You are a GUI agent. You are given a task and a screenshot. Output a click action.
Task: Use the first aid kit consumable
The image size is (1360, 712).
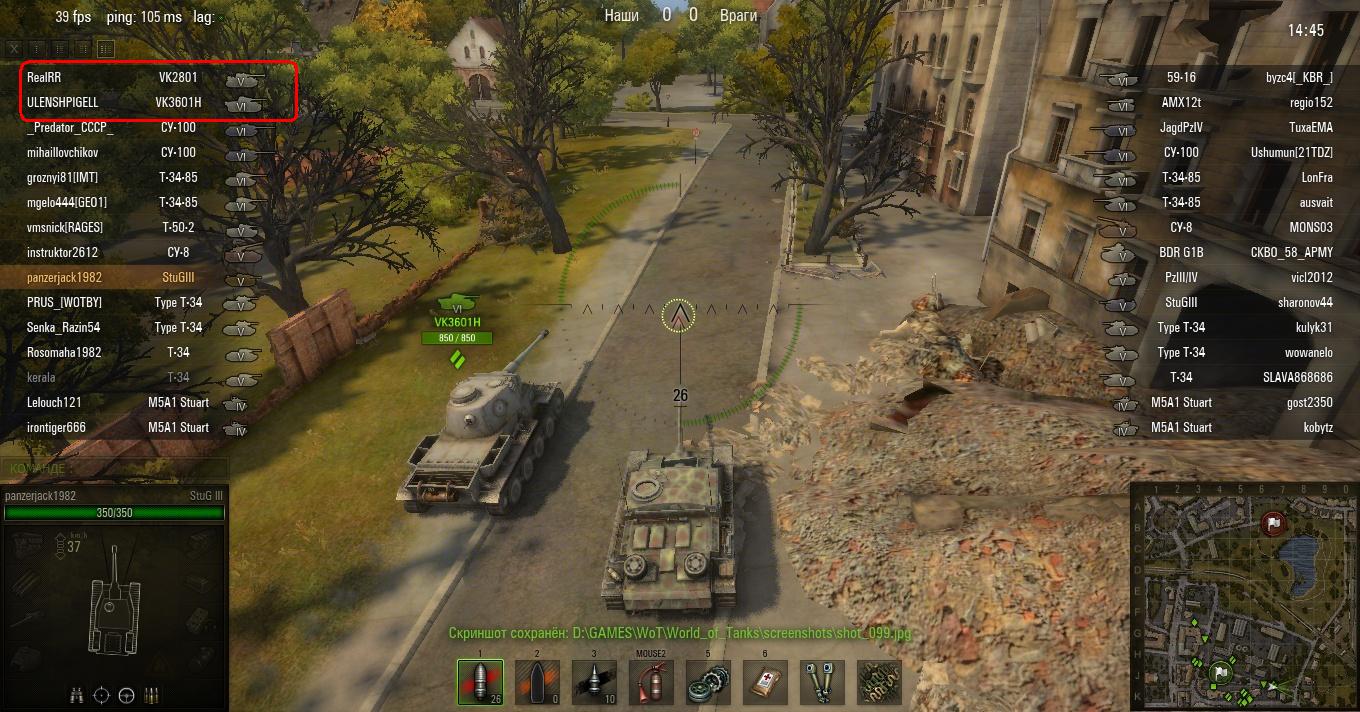(765, 682)
